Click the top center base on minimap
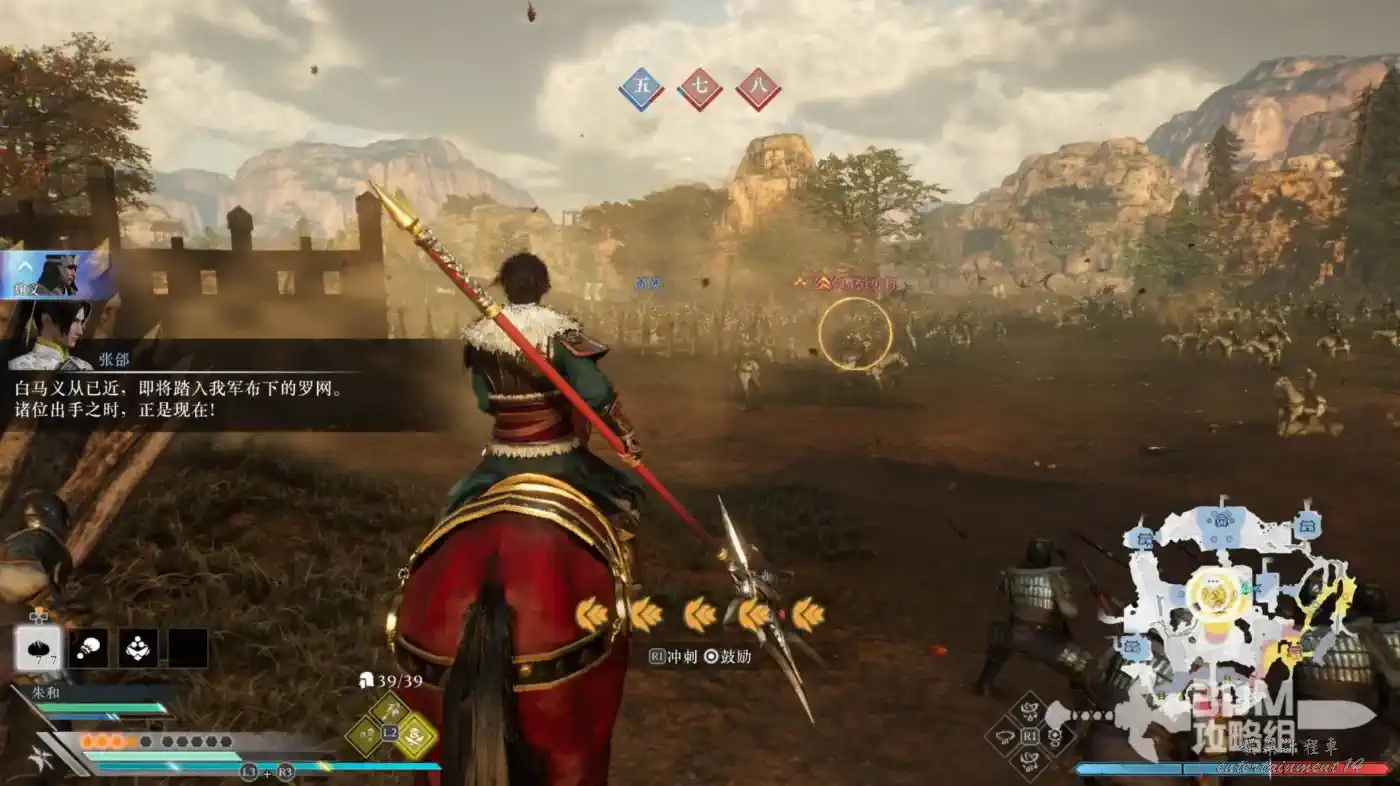 pyautogui.click(x=1221, y=519)
